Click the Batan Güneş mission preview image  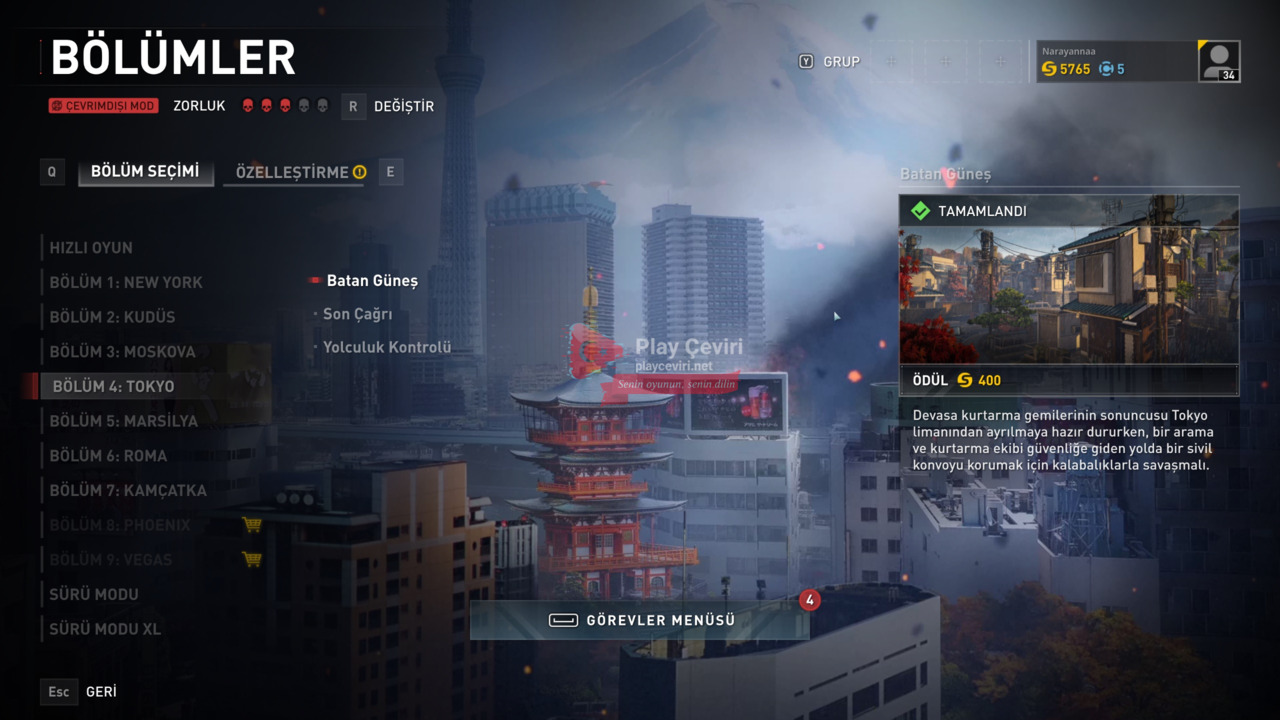point(1068,295)
